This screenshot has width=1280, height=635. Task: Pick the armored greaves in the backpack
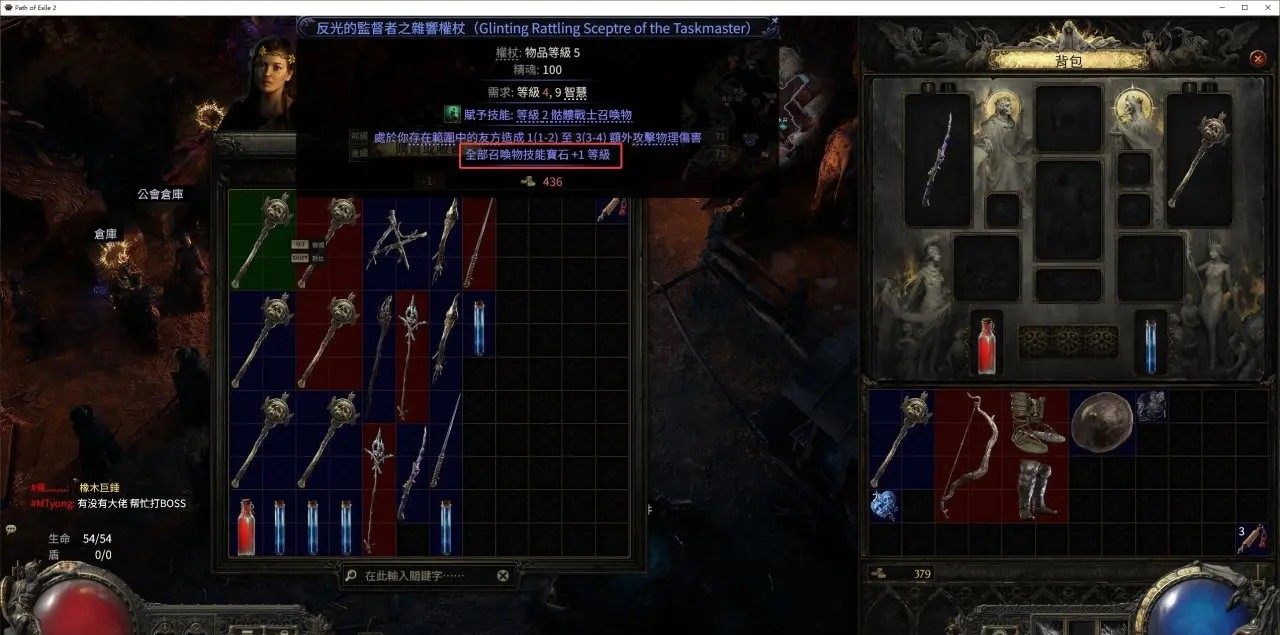1034,488
